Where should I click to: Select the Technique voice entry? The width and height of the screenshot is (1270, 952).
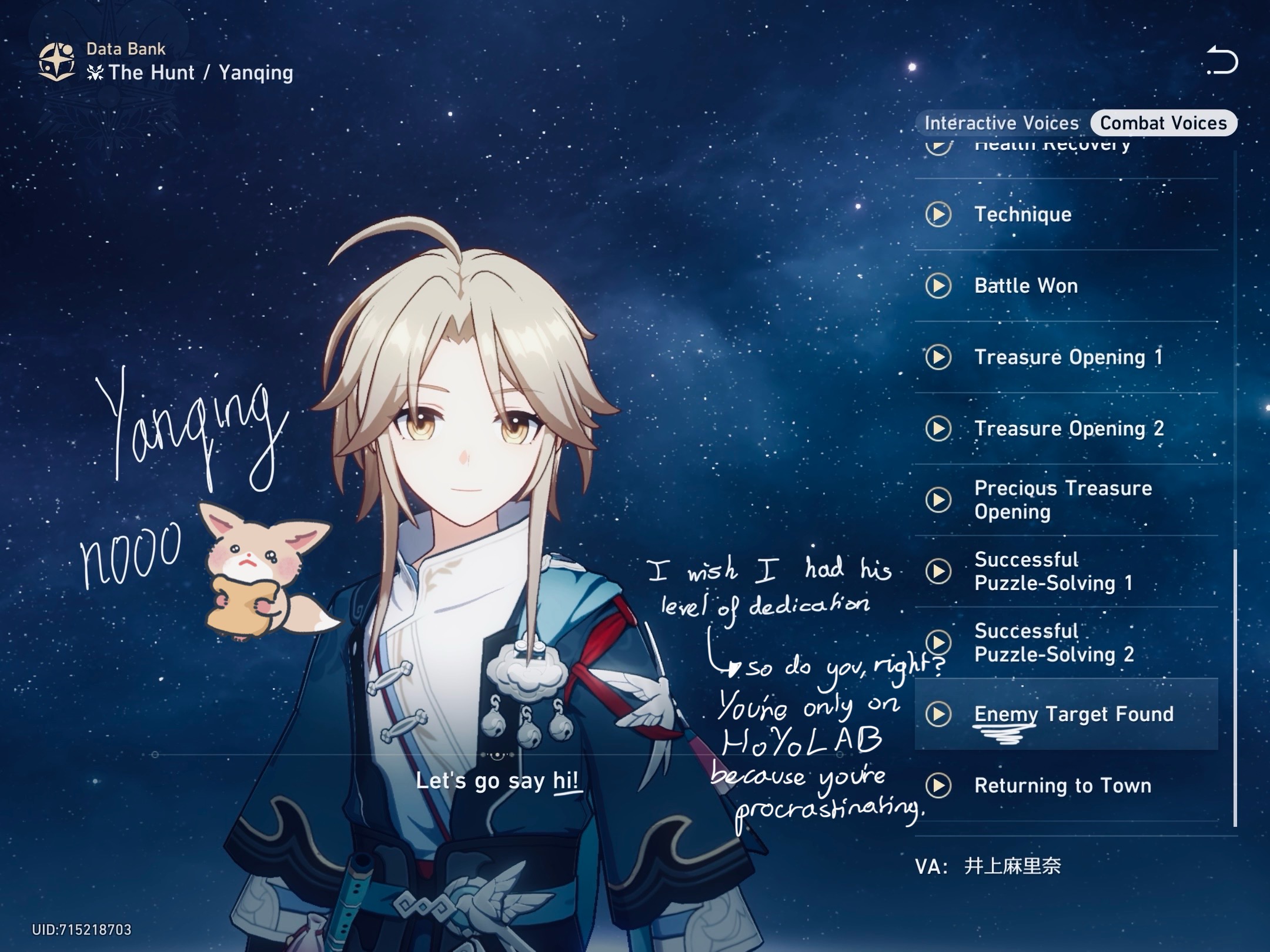point(1023,215)
